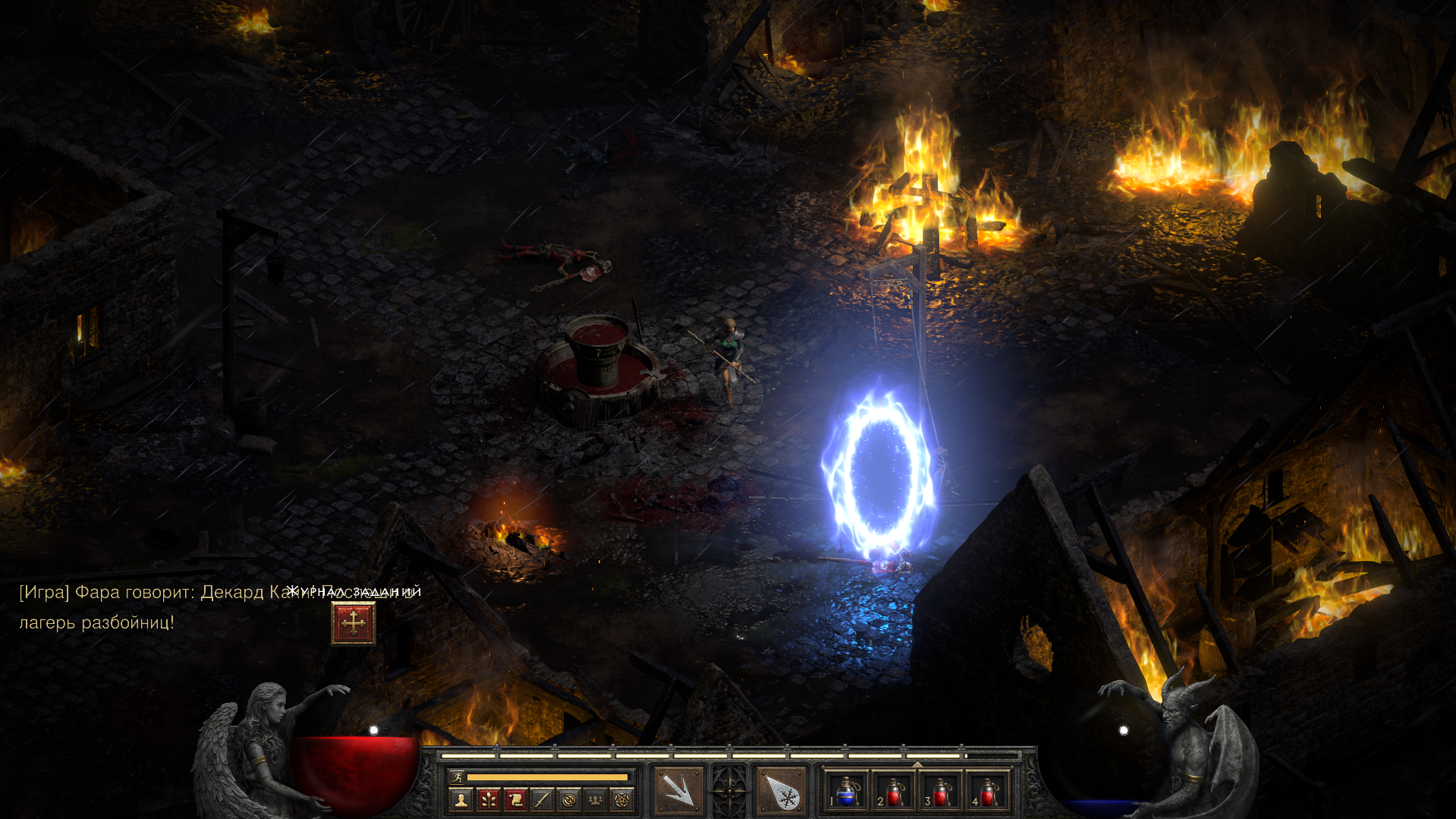1456x819 pixels.
Task: Use the red health potion in belt slot 2
Action: [x=894, y=791]
